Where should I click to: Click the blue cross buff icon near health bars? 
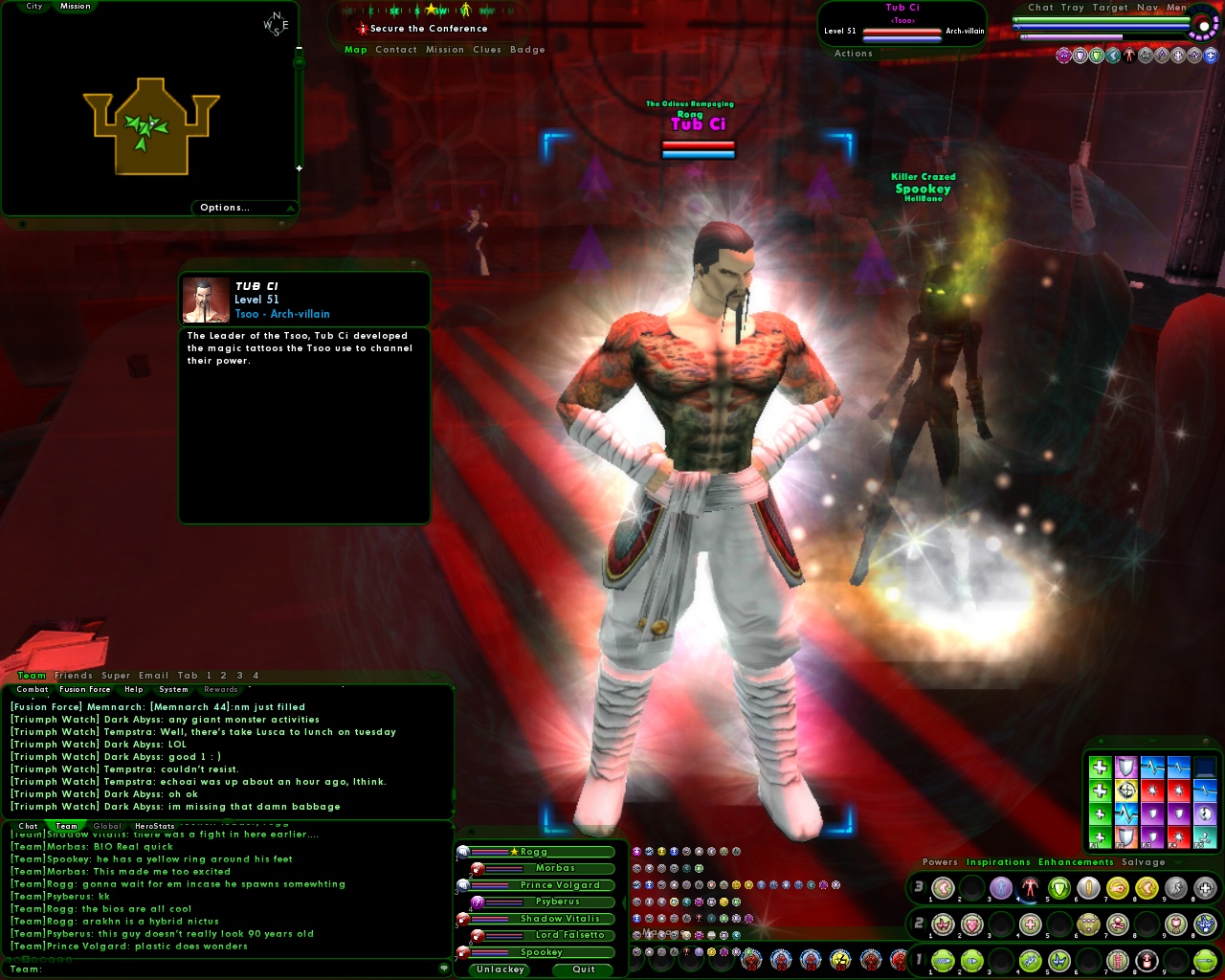pos(1211,56)
